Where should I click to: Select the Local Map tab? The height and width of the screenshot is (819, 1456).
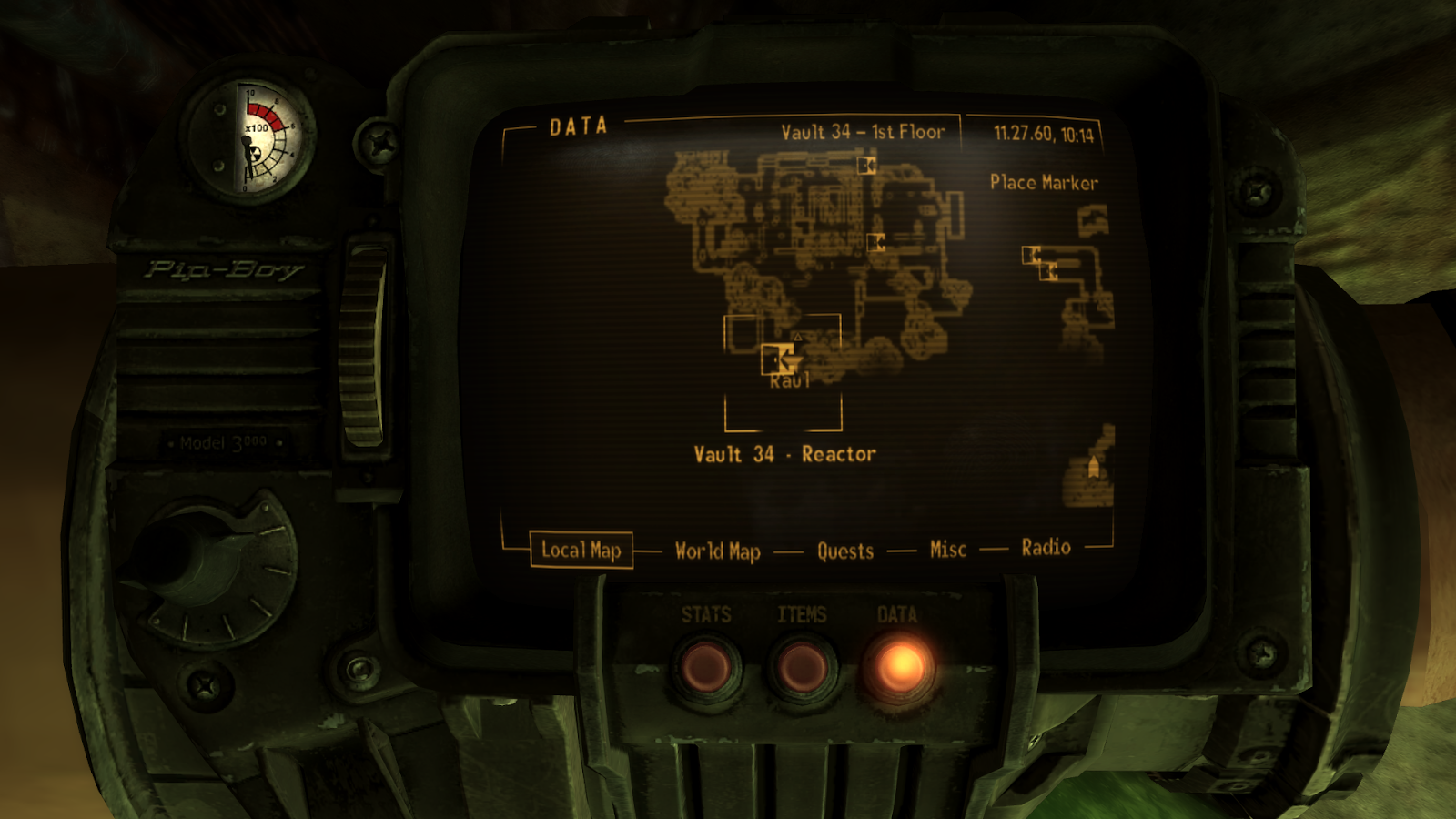pos(581,551)
